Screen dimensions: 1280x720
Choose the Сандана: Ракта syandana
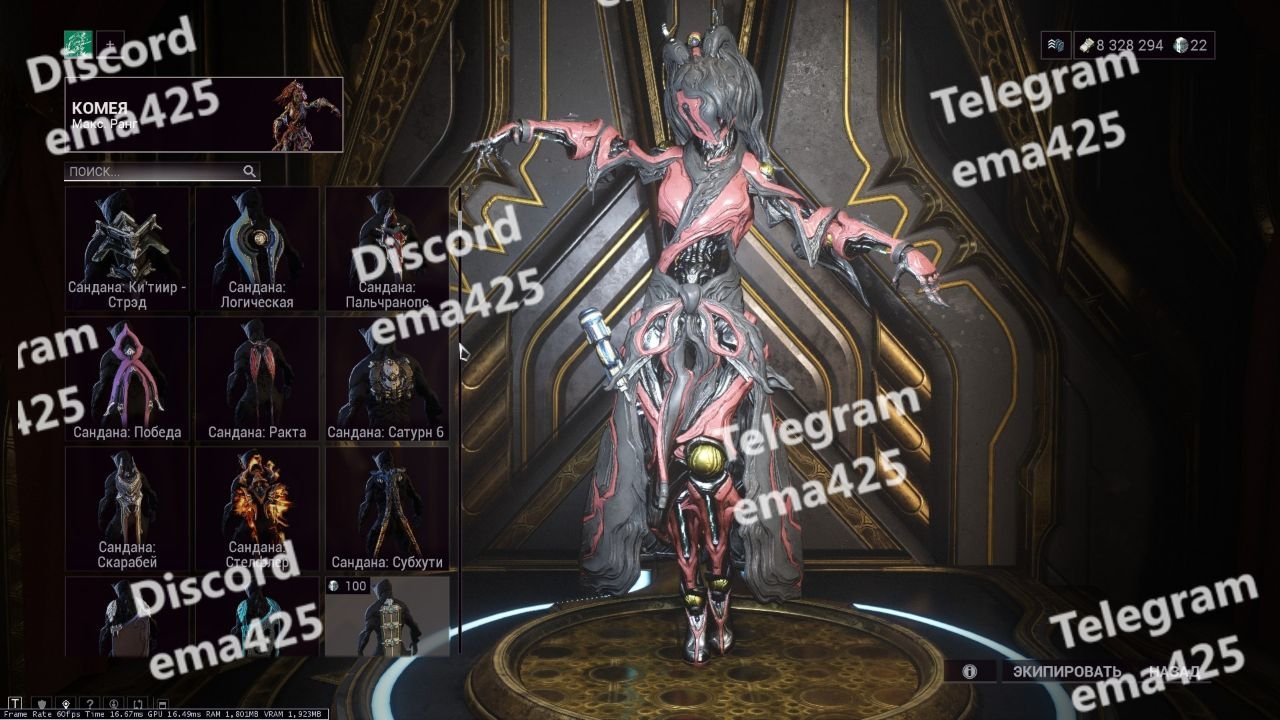pos(257,379)
